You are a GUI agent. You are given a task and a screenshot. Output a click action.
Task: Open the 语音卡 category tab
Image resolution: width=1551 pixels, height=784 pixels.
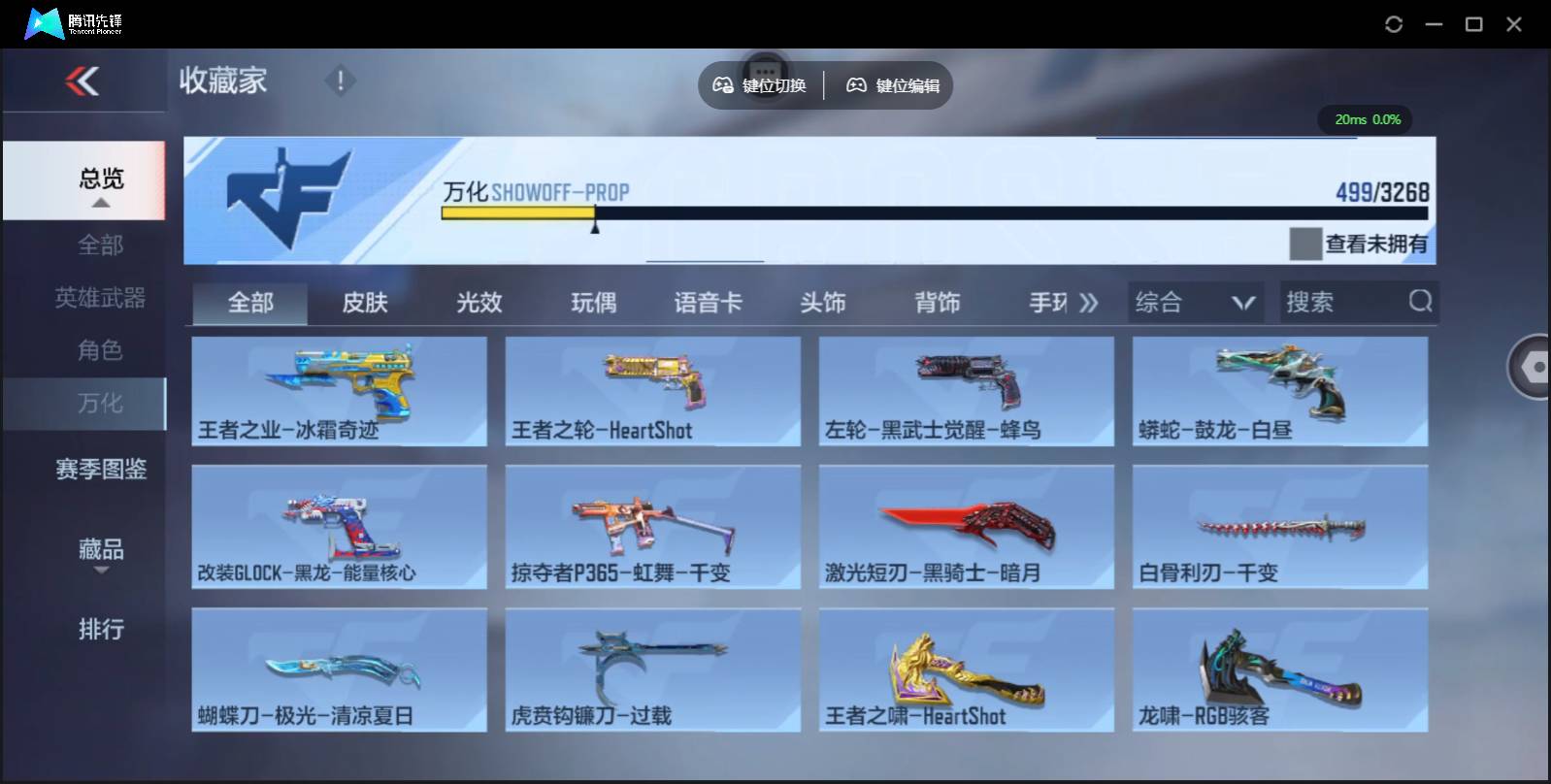pyautogui.click(x=708, y=302)
